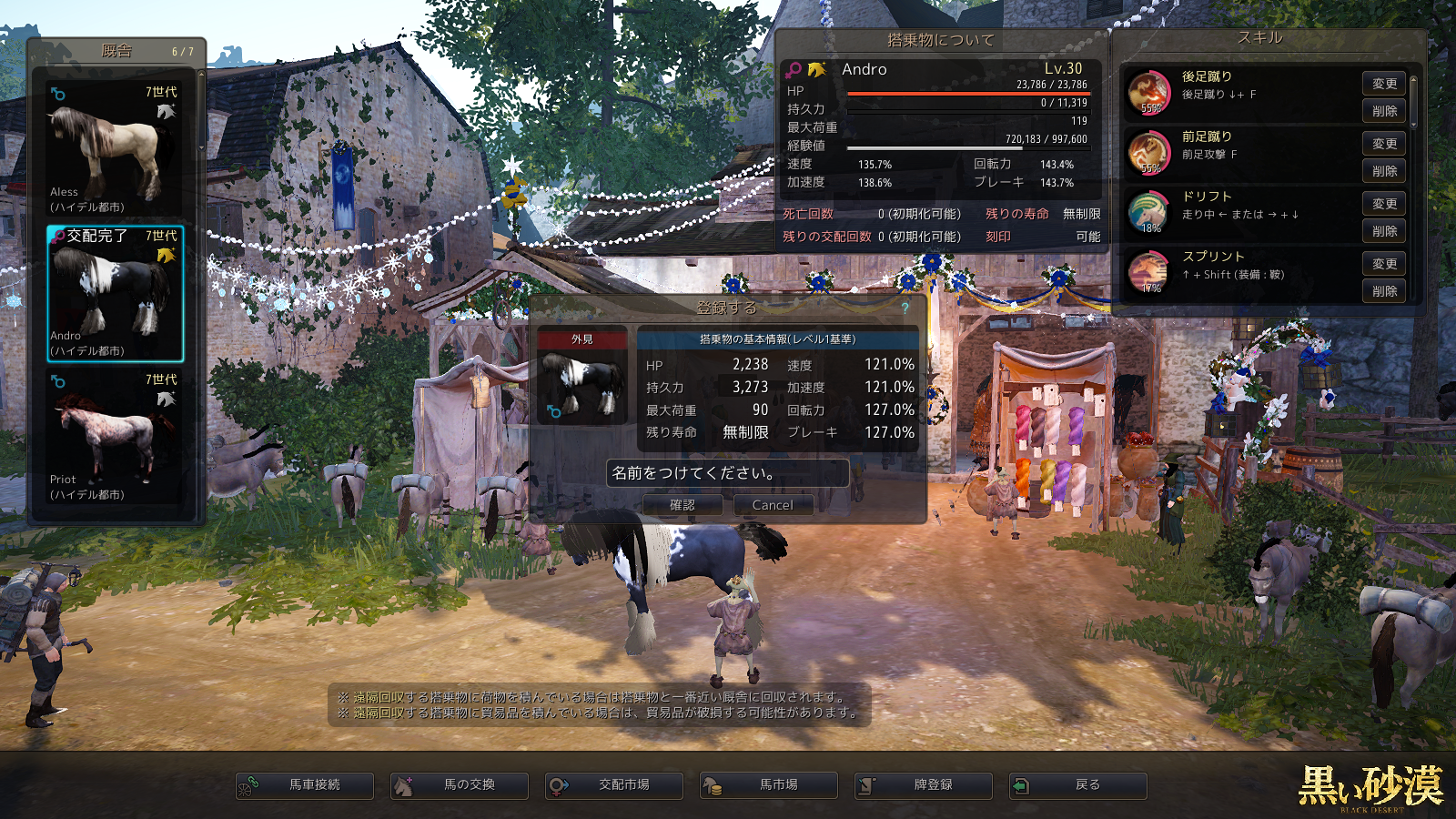The height and width of the screenshot is (819, 1456).
Task: Open the 馬の交換 horse exchange
Action: pos(460,785)
